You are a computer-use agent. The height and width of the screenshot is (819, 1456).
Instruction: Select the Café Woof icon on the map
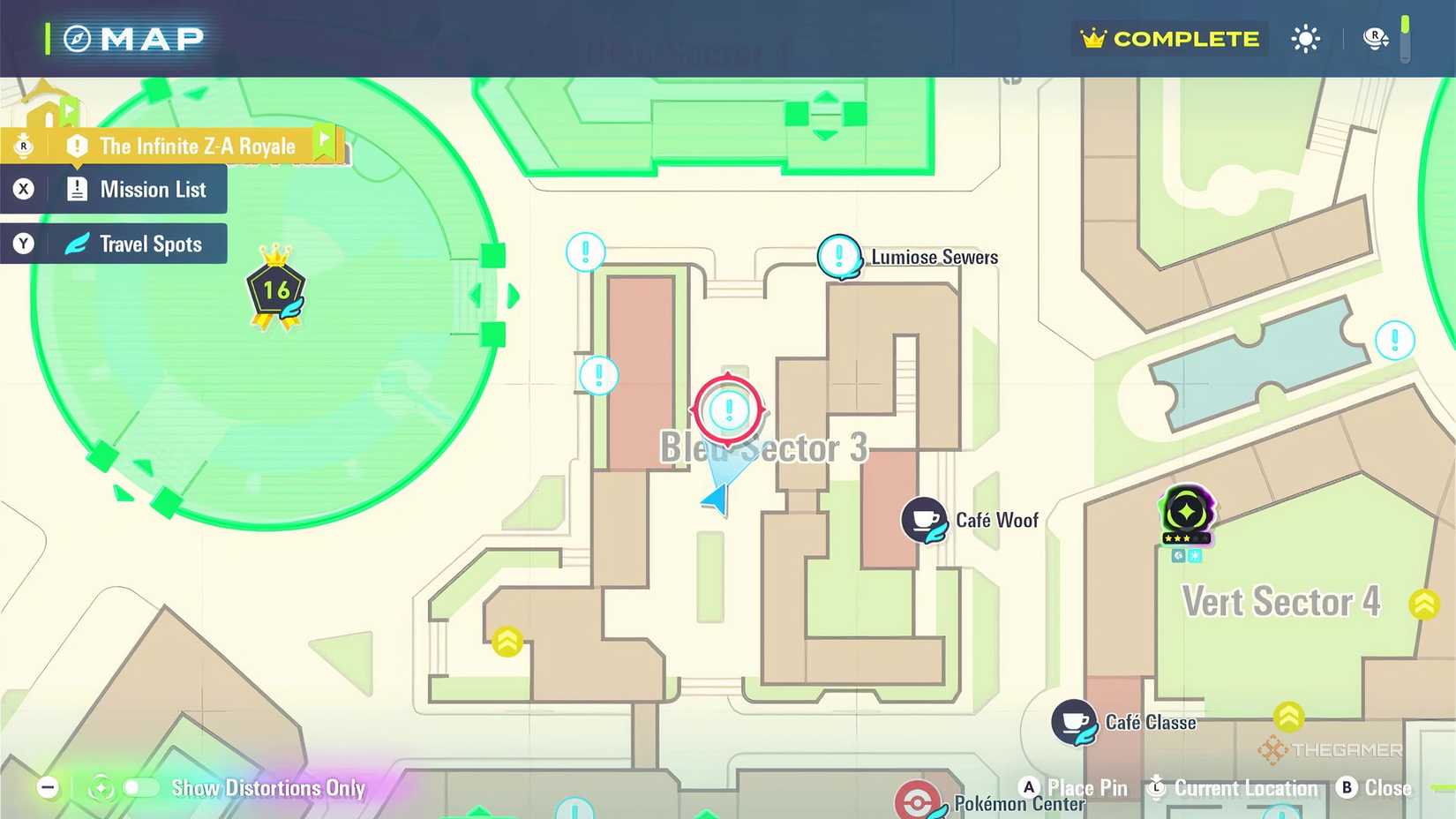924,520
